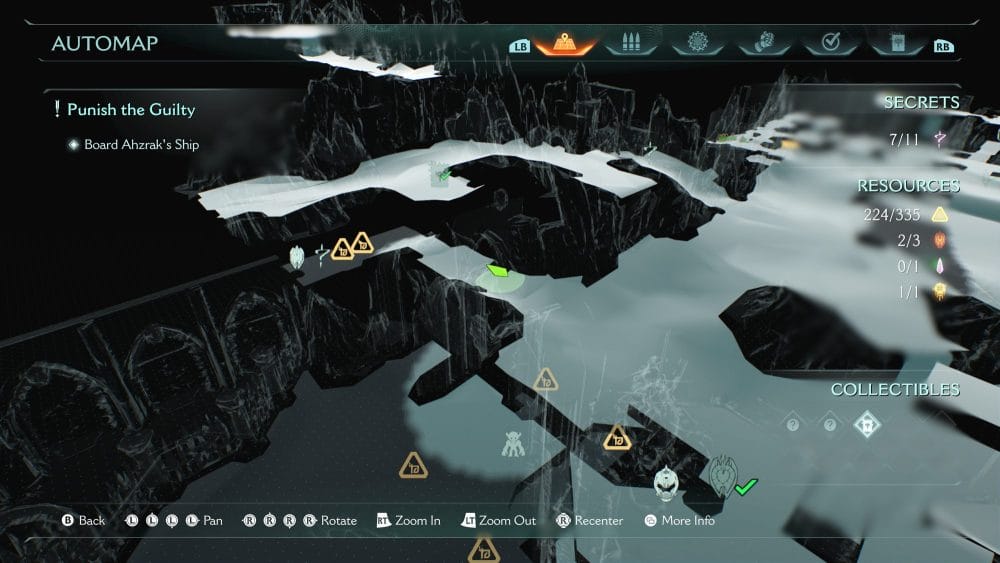1000x563 pixels.
Task: Open the circular sawblade shield tab
Action: click(x=696, y=44)
